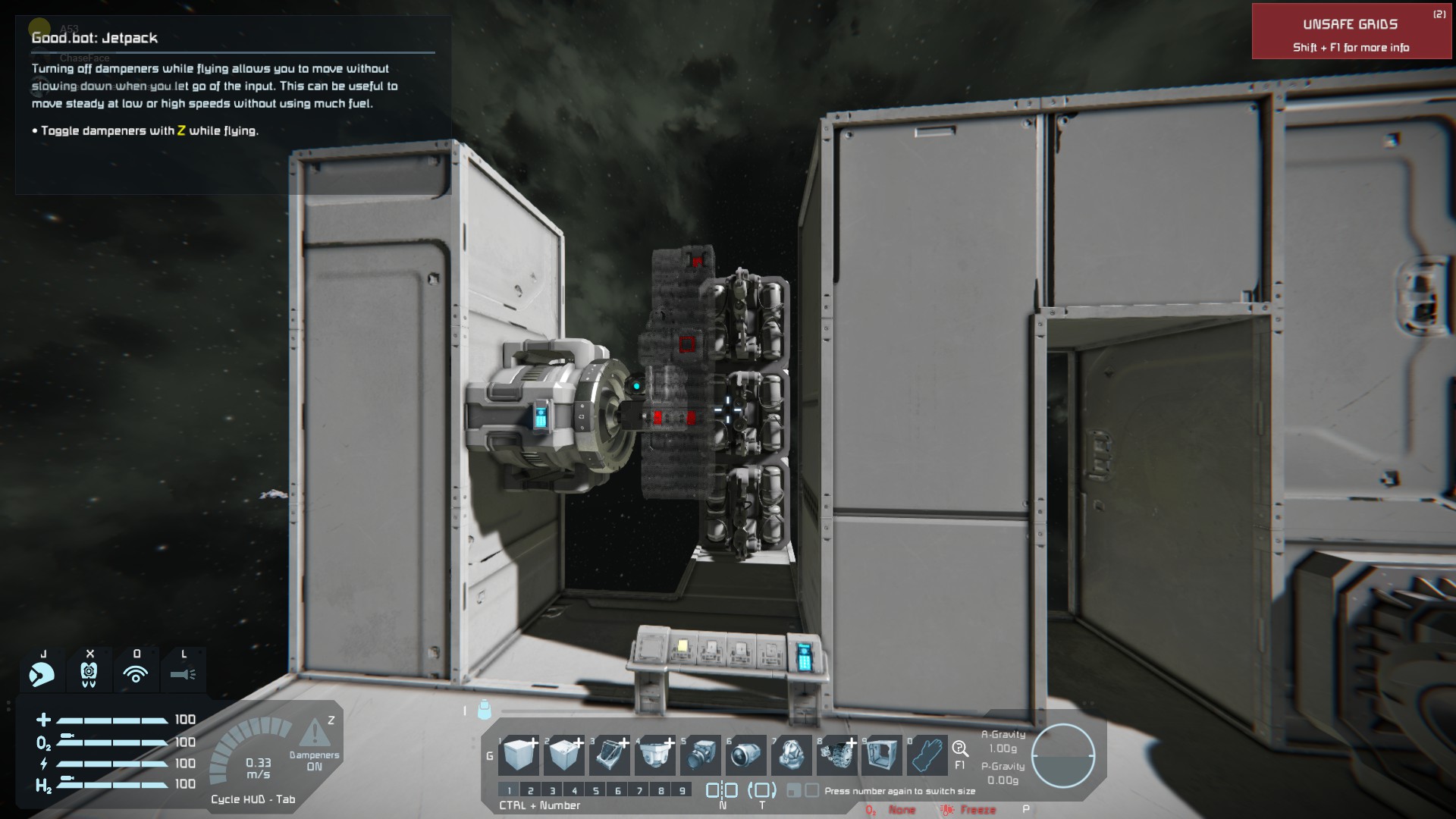Pick the thruster block in hotbar slot 6
Screen dimensions: 1456x819
(746, 755)
